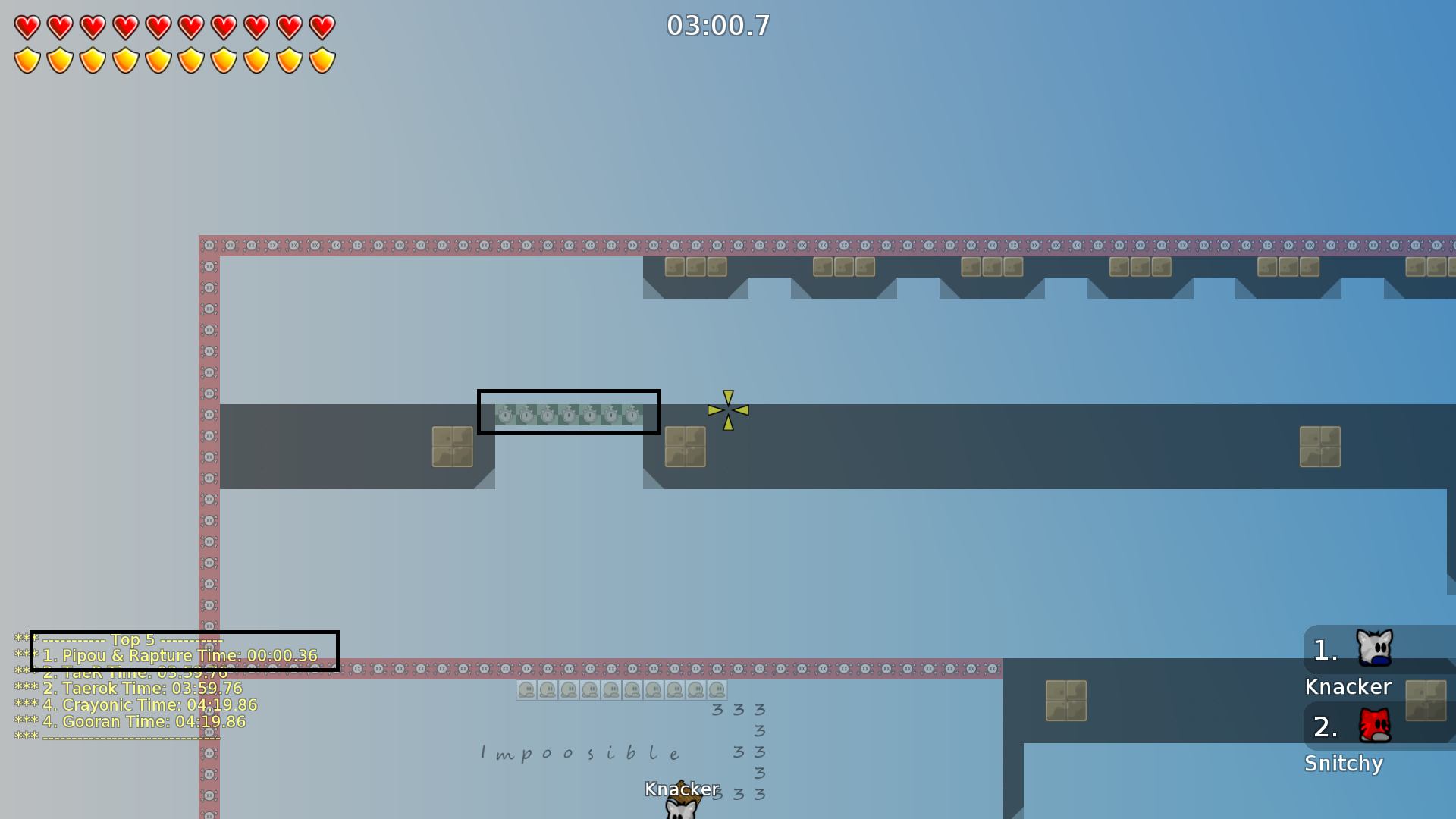This screenshot has height=819, width=1456.
Task: Select the last heart in the health row
Action: point(322,27)
